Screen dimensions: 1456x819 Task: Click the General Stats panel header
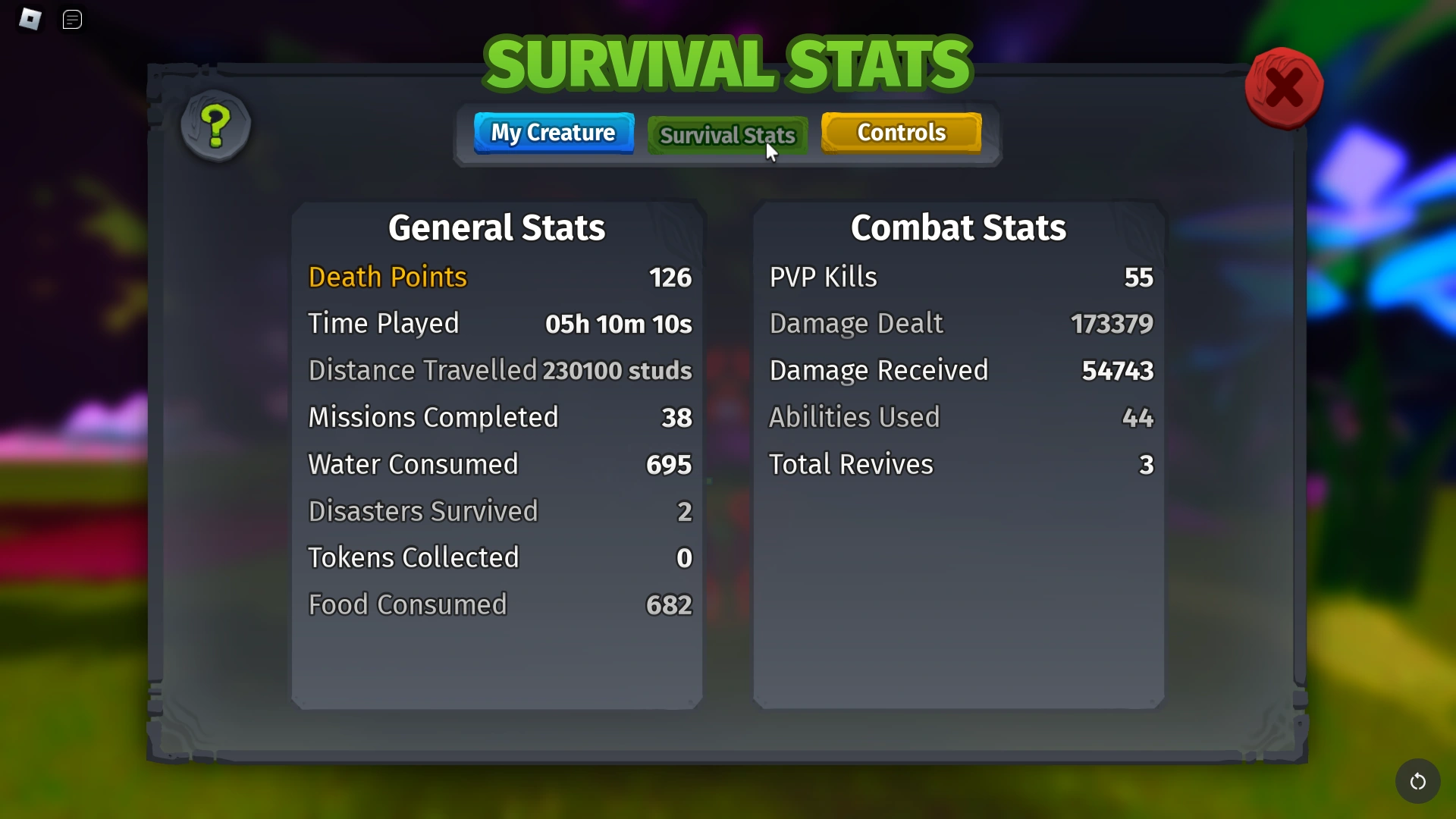pyautogui.click(x=497, y=227)
